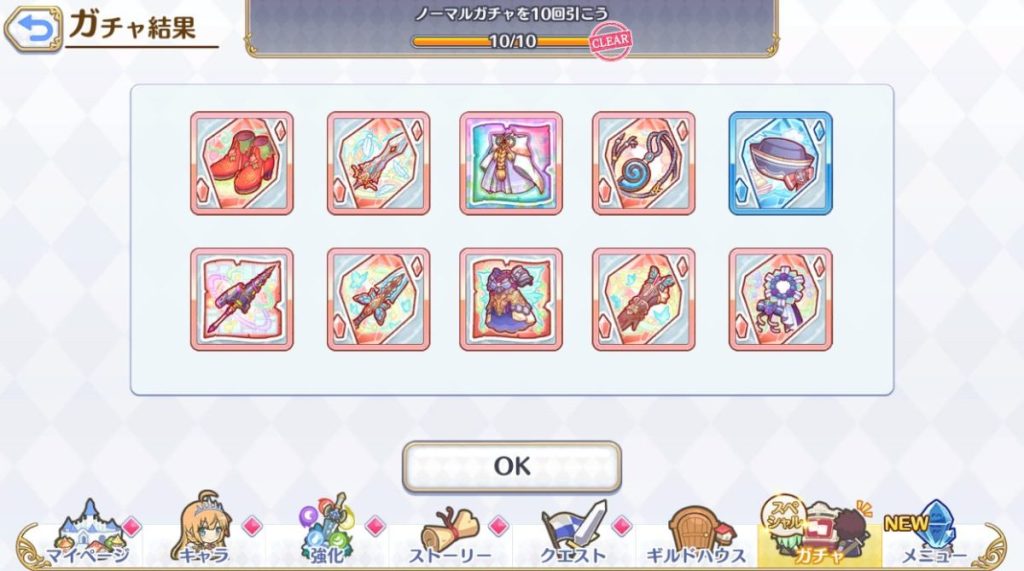1024x571 pixels.
Task: Choose the blue rosette ribbon item
Action: (780, 299)
